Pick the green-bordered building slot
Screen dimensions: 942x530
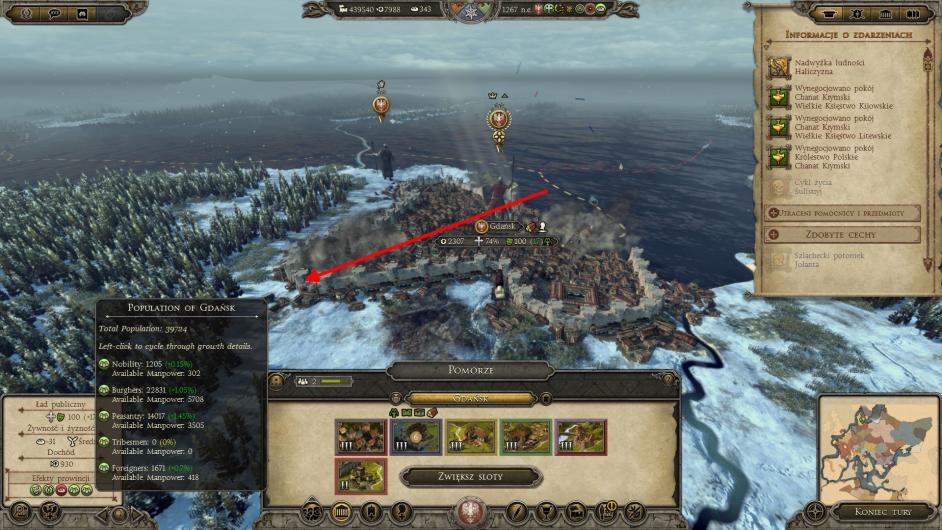point(525,437)
